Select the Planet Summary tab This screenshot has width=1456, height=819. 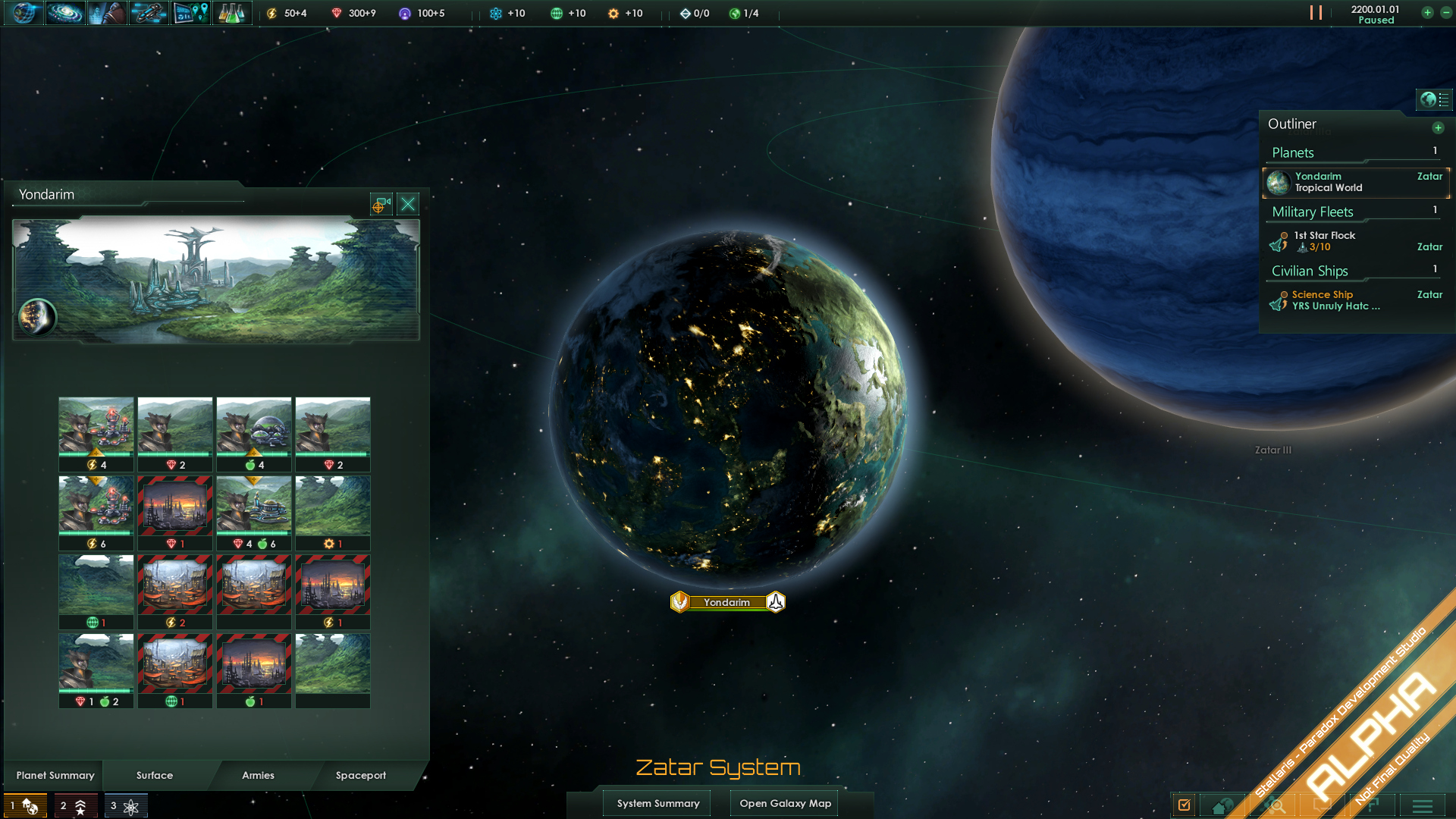tap(55, 775)
